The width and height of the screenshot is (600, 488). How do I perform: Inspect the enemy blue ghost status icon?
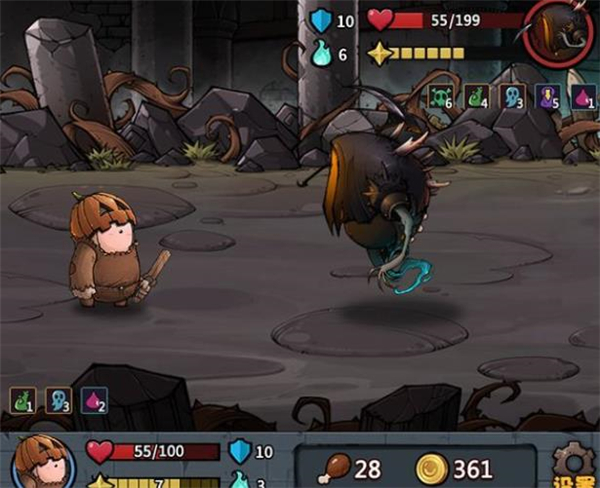512,97
